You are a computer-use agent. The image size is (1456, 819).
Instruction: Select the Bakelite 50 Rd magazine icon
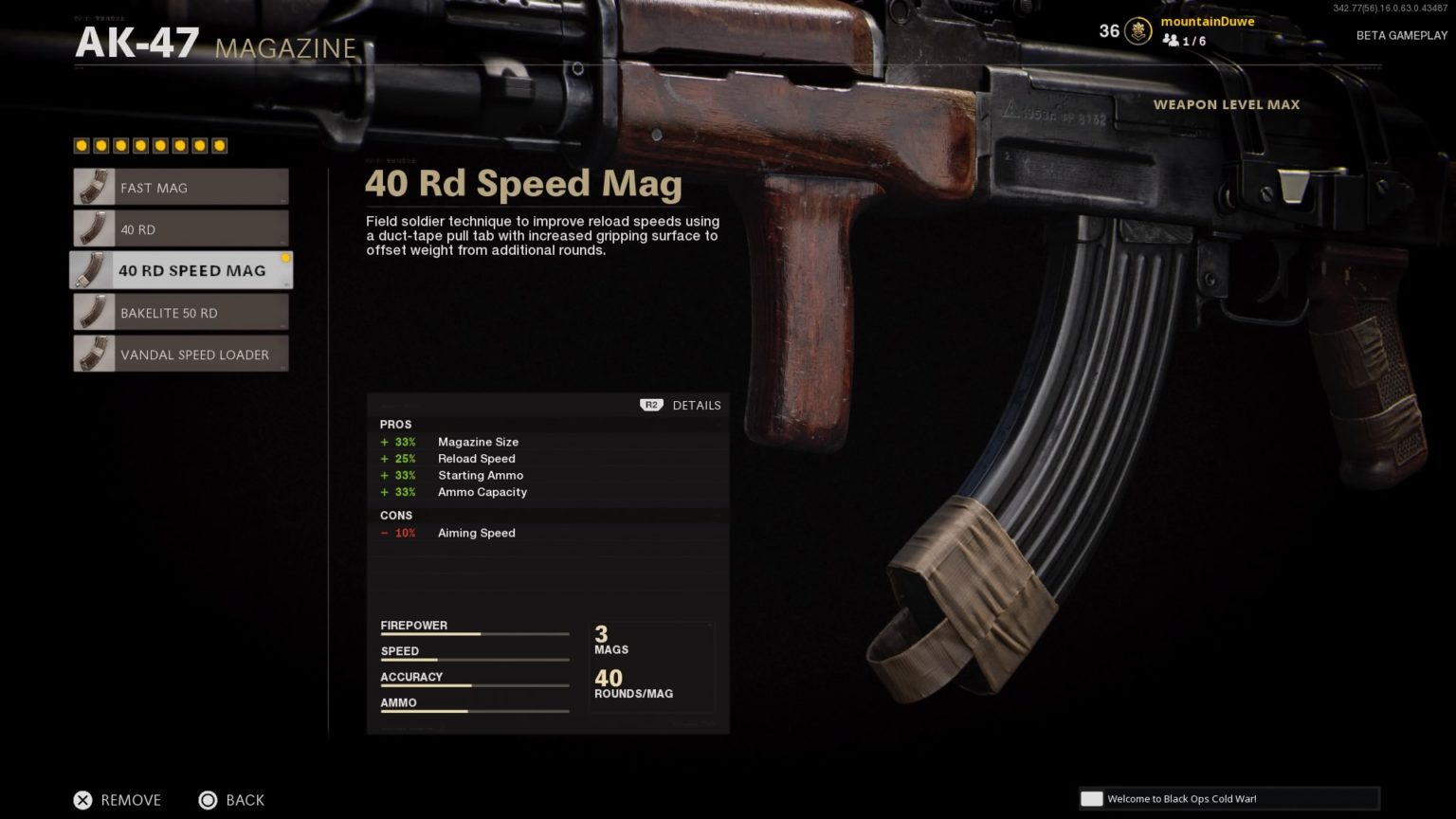tap(93, 312)
